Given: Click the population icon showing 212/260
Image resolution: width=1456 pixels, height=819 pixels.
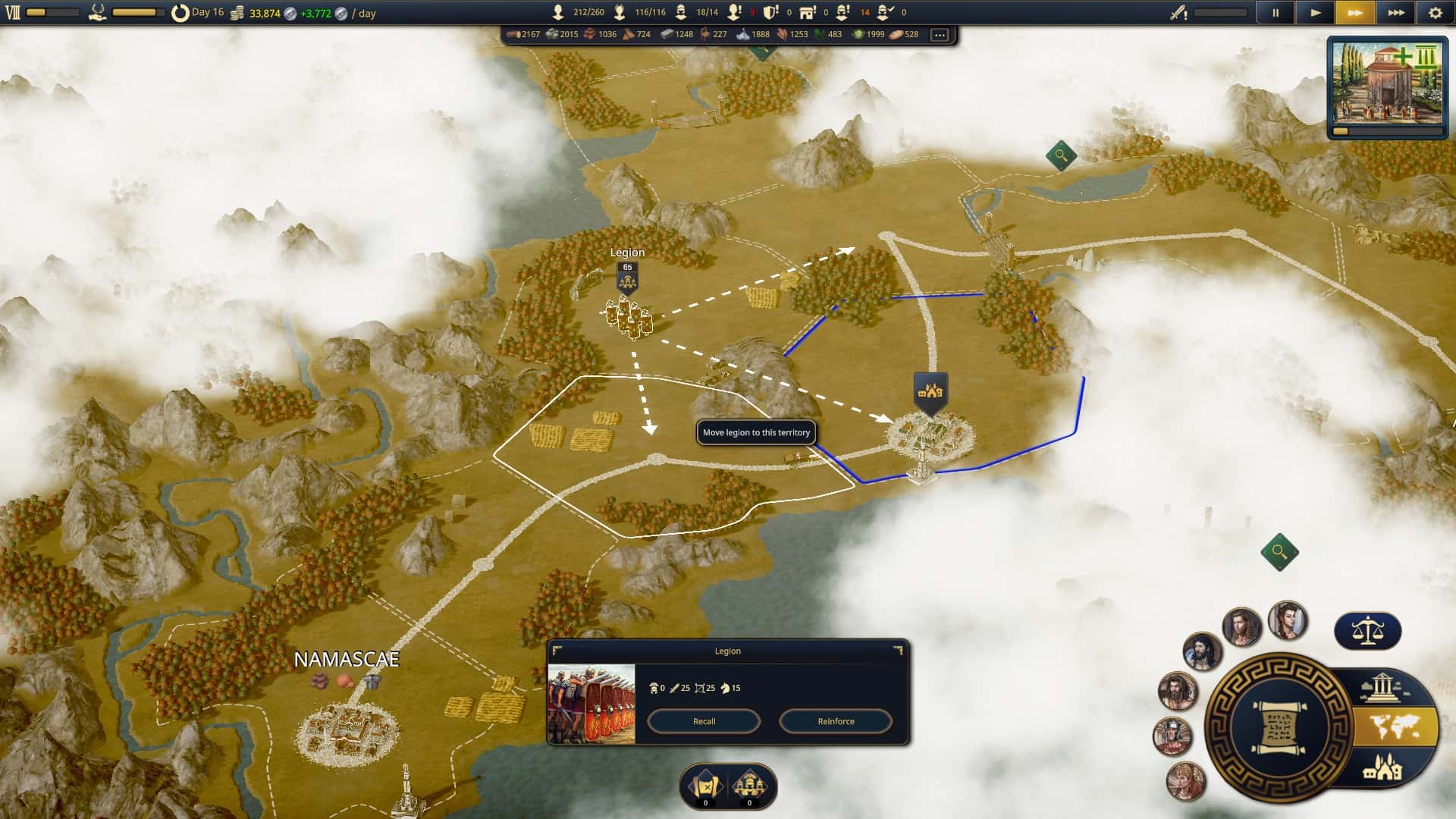Looking at the screenshot, I should [559, 13].
